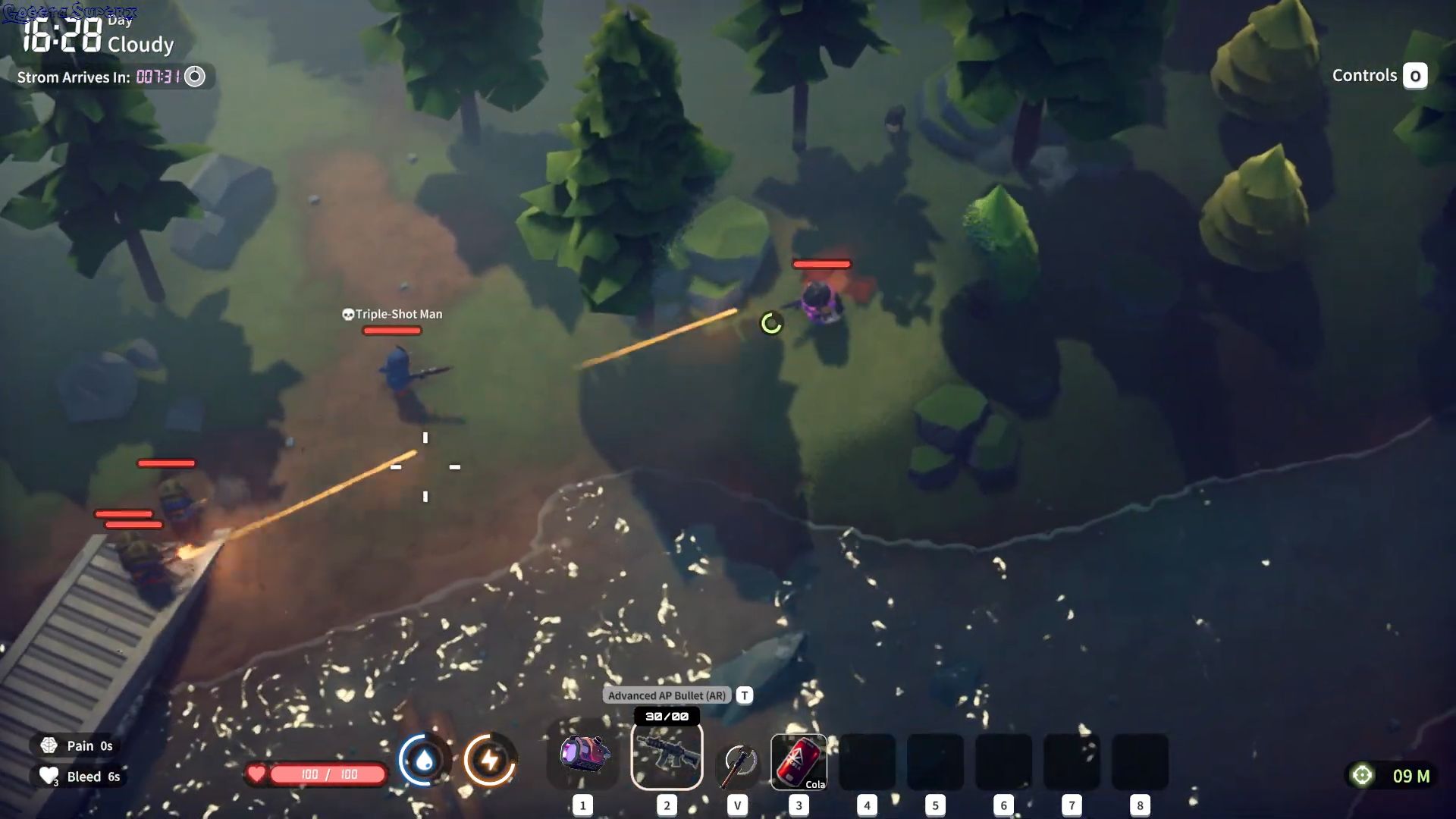Expand empty hotbar slot 4
The width and height of the screenshot is (1456, 819).
coord(867,762)
